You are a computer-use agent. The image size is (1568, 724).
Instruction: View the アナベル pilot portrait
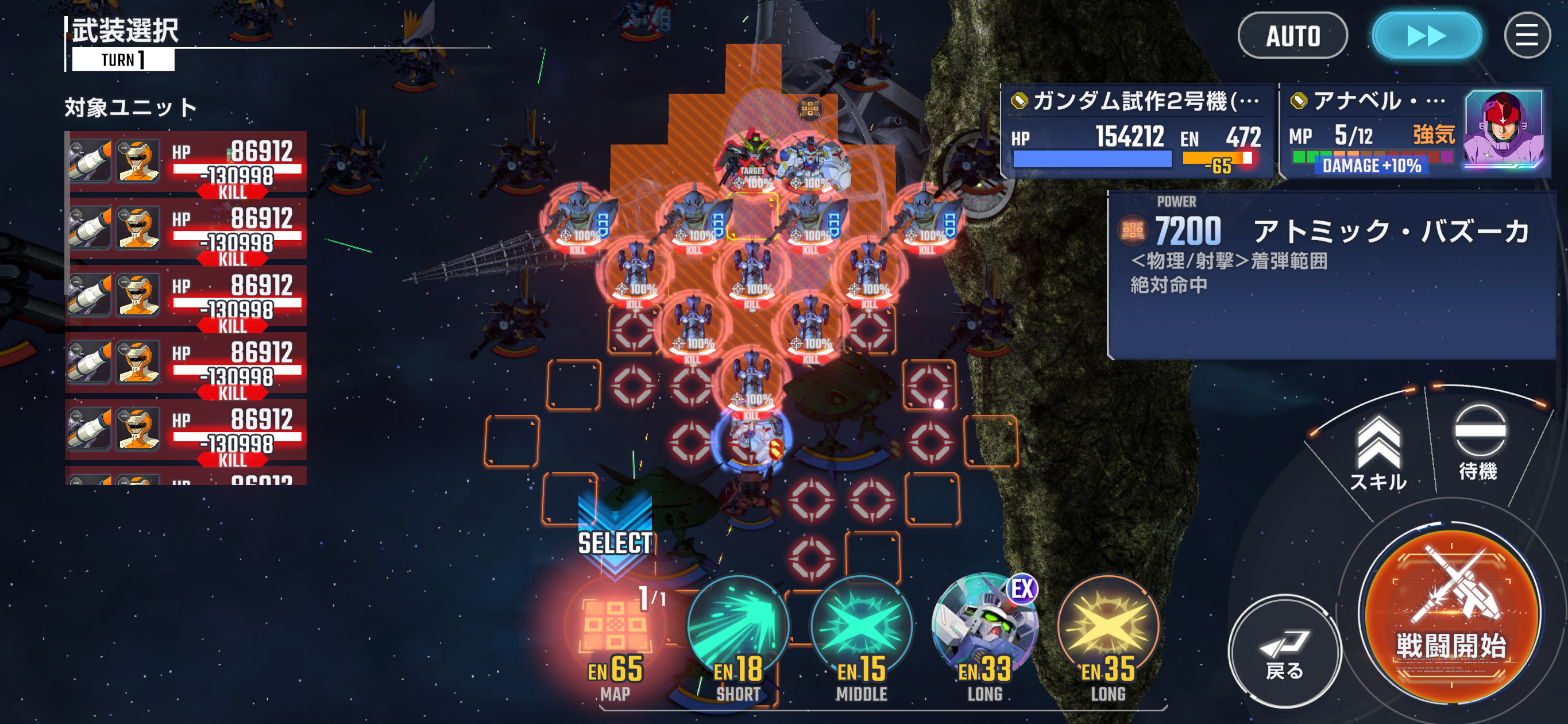1503,129
